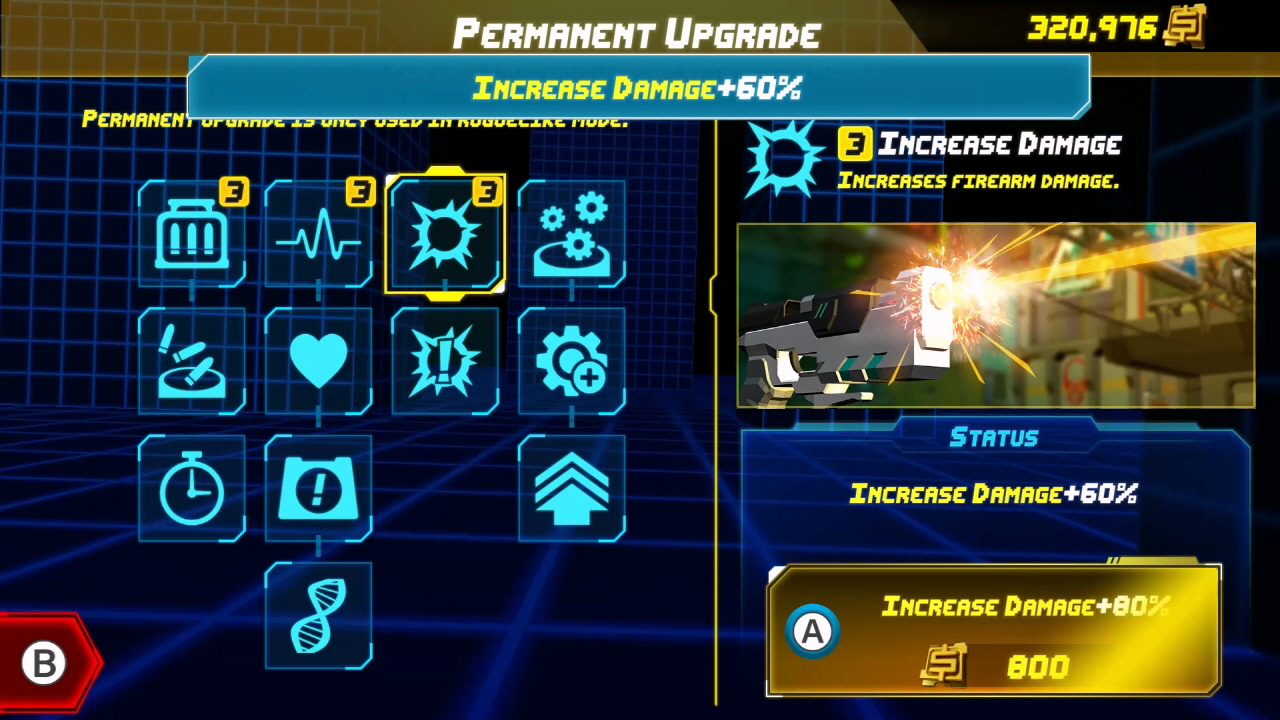Click the gear-plus upgrade icon
The width and height of the screenshot is (1280, 720).
(572, 360)
